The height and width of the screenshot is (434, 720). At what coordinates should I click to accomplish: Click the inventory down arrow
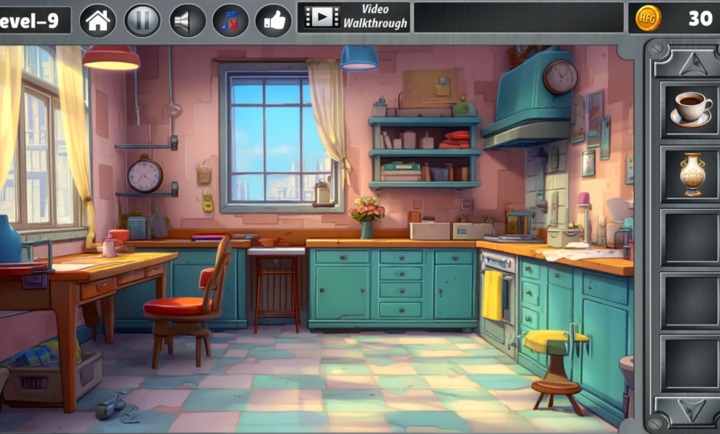click(x=691, y=409)
